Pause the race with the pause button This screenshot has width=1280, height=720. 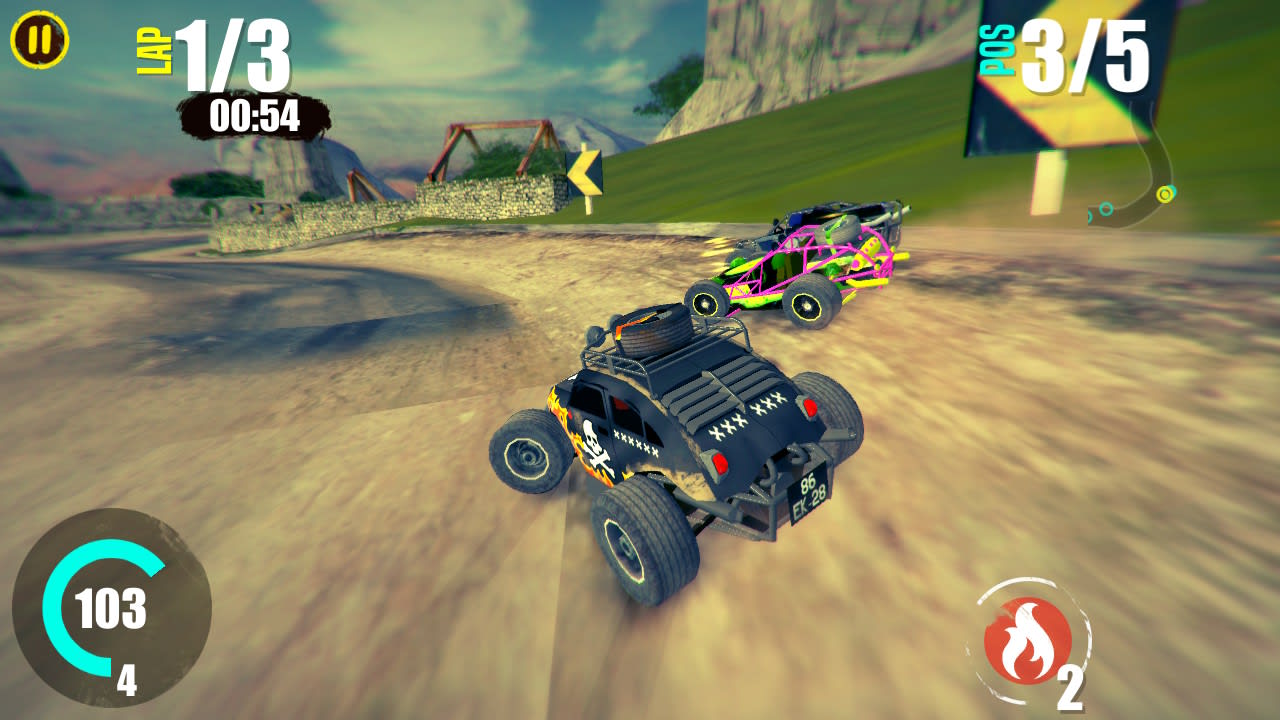[39, 41]
